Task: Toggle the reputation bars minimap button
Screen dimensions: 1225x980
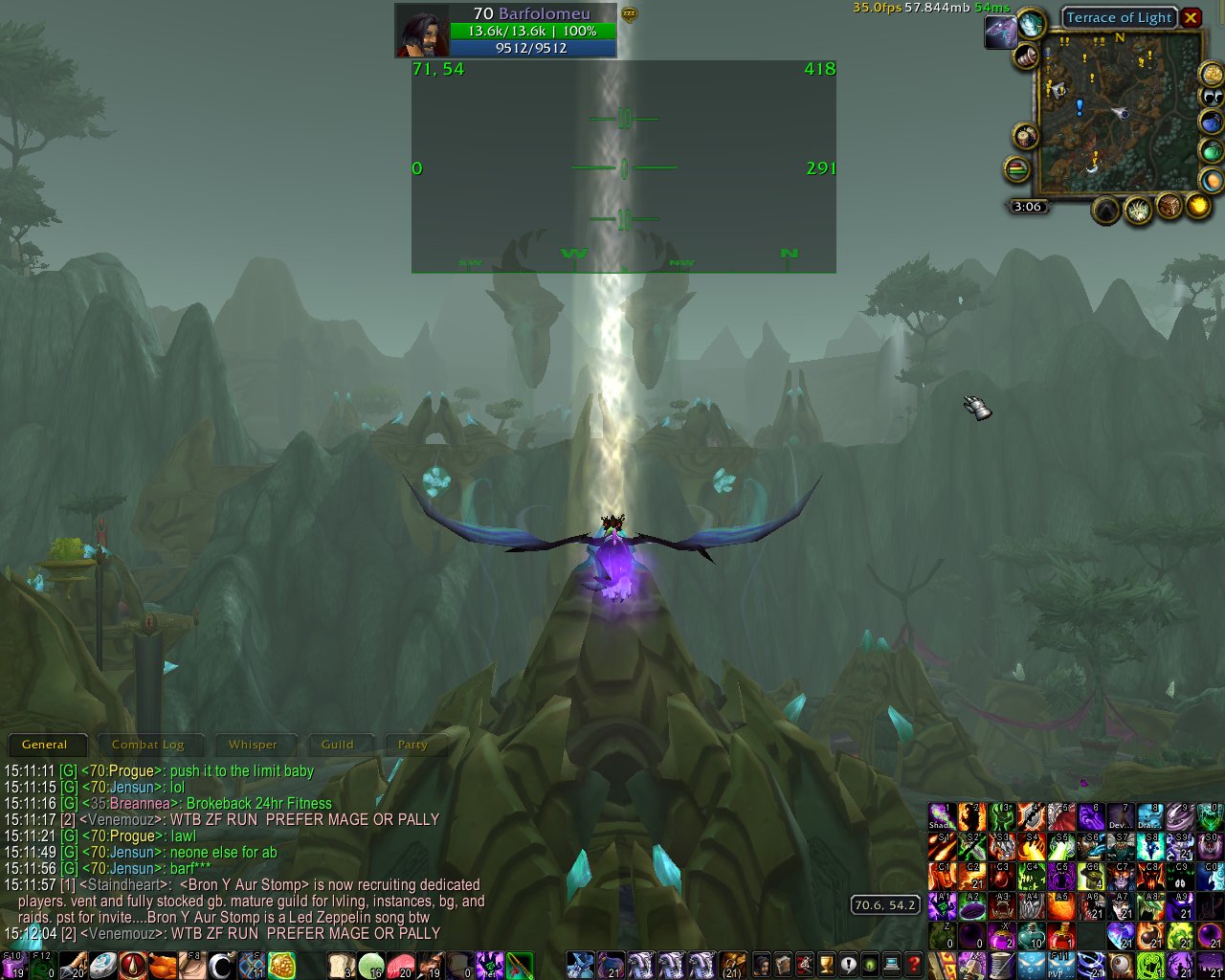Action: (1018, 167)
